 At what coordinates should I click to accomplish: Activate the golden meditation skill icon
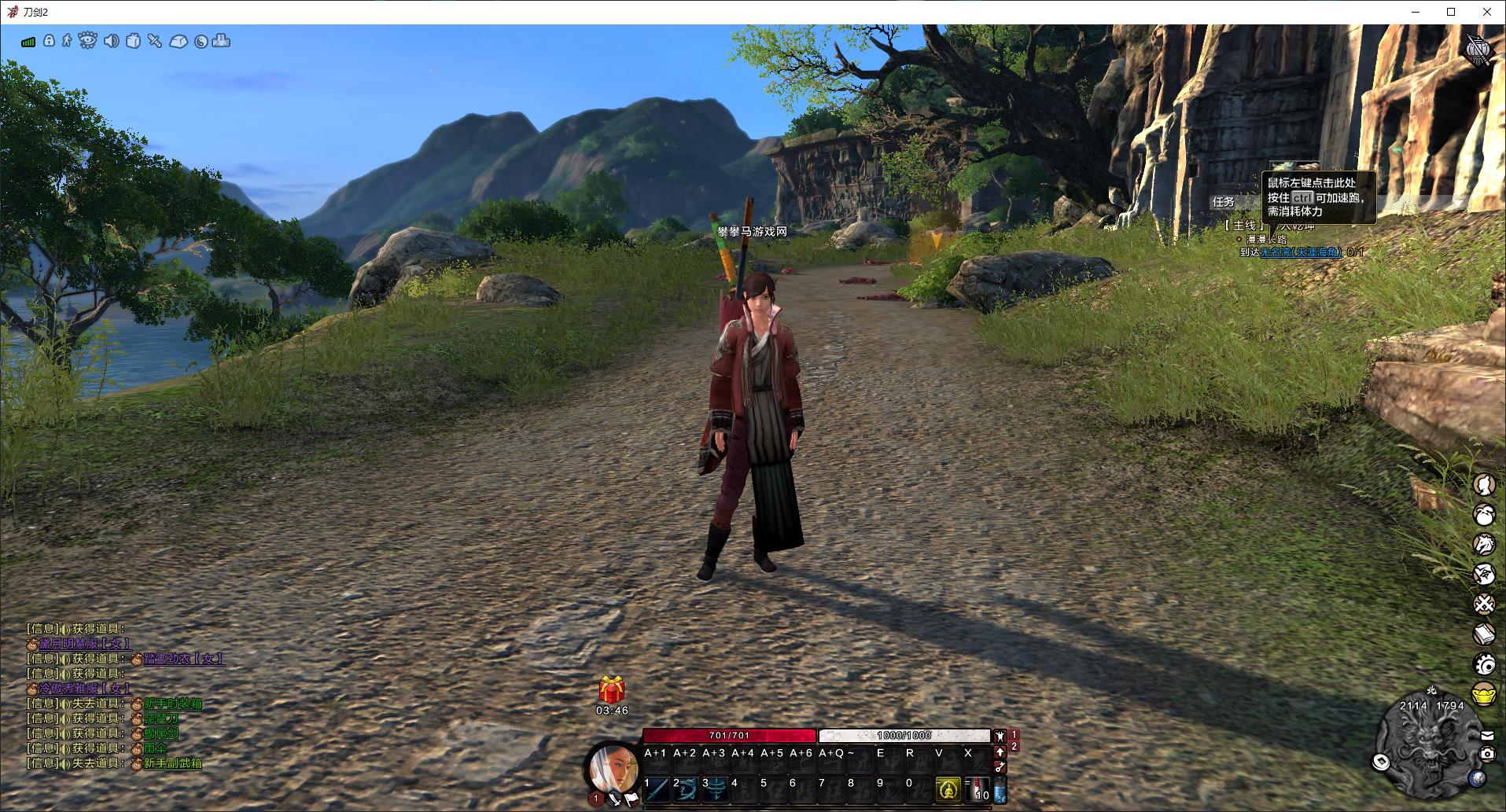click(948, 788)
